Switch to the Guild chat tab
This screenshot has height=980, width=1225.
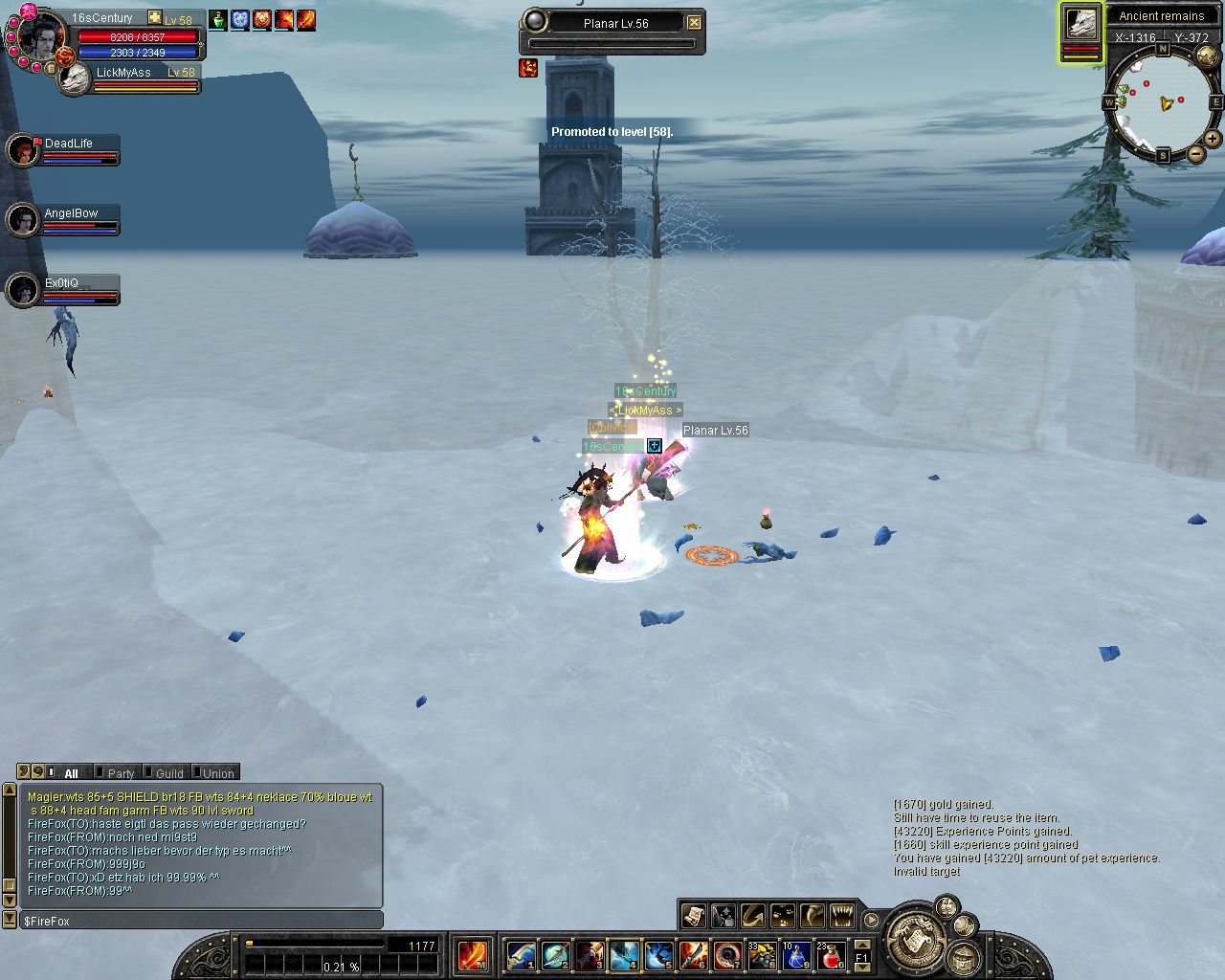[x=168, y=773]
